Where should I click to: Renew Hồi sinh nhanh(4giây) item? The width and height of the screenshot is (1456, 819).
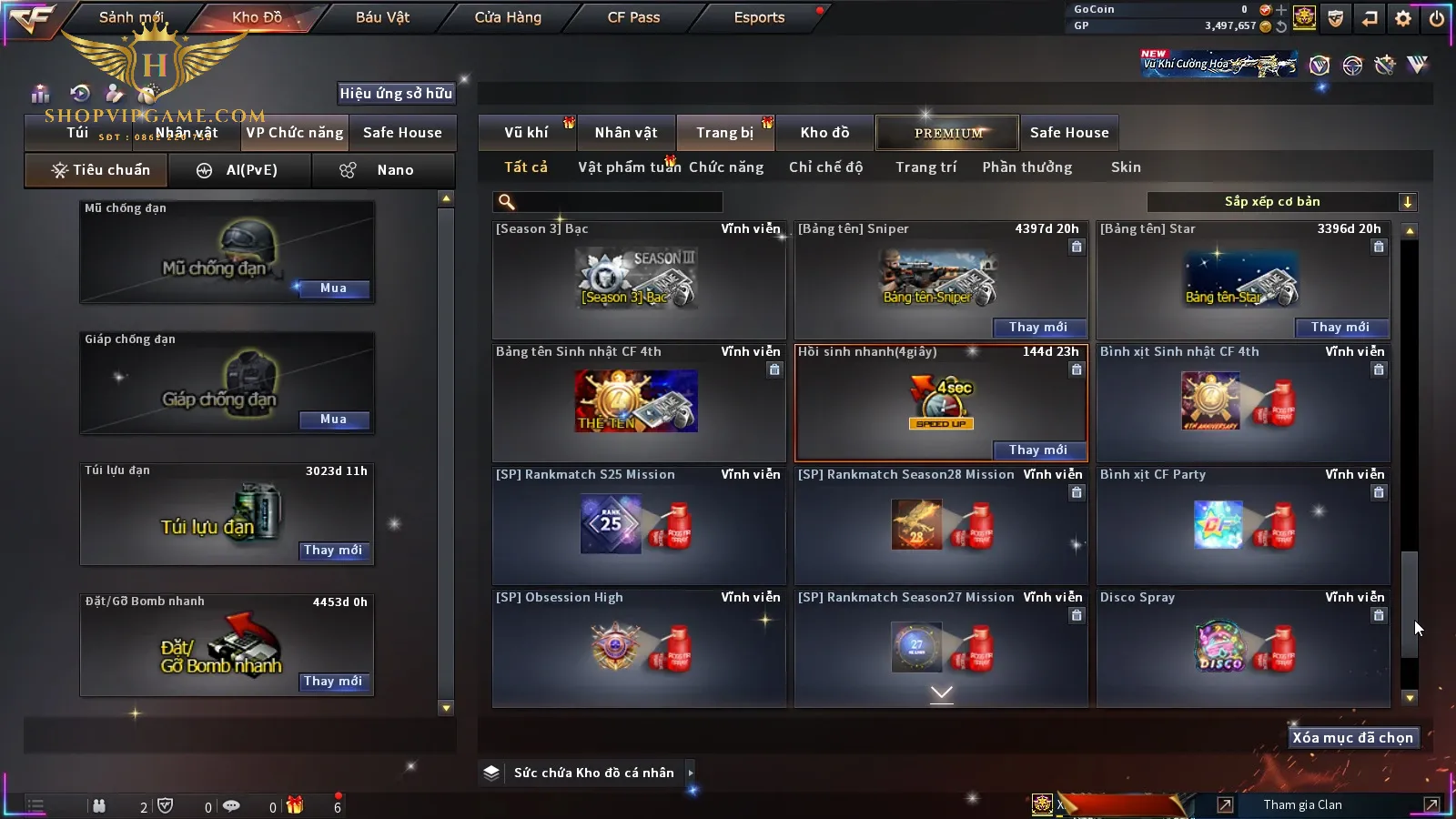1037,450
